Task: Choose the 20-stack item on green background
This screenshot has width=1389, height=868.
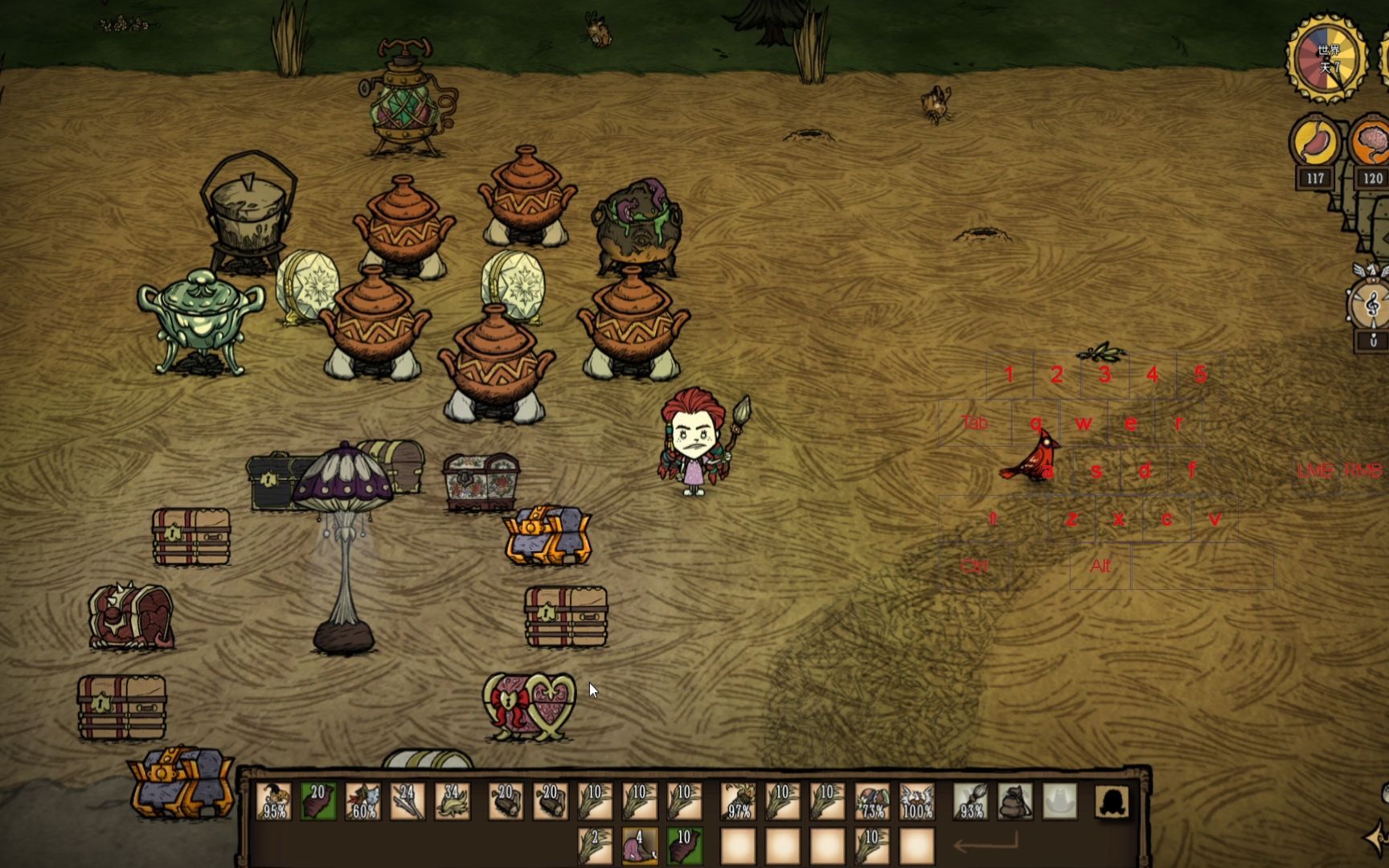Action: pos(318,801)
